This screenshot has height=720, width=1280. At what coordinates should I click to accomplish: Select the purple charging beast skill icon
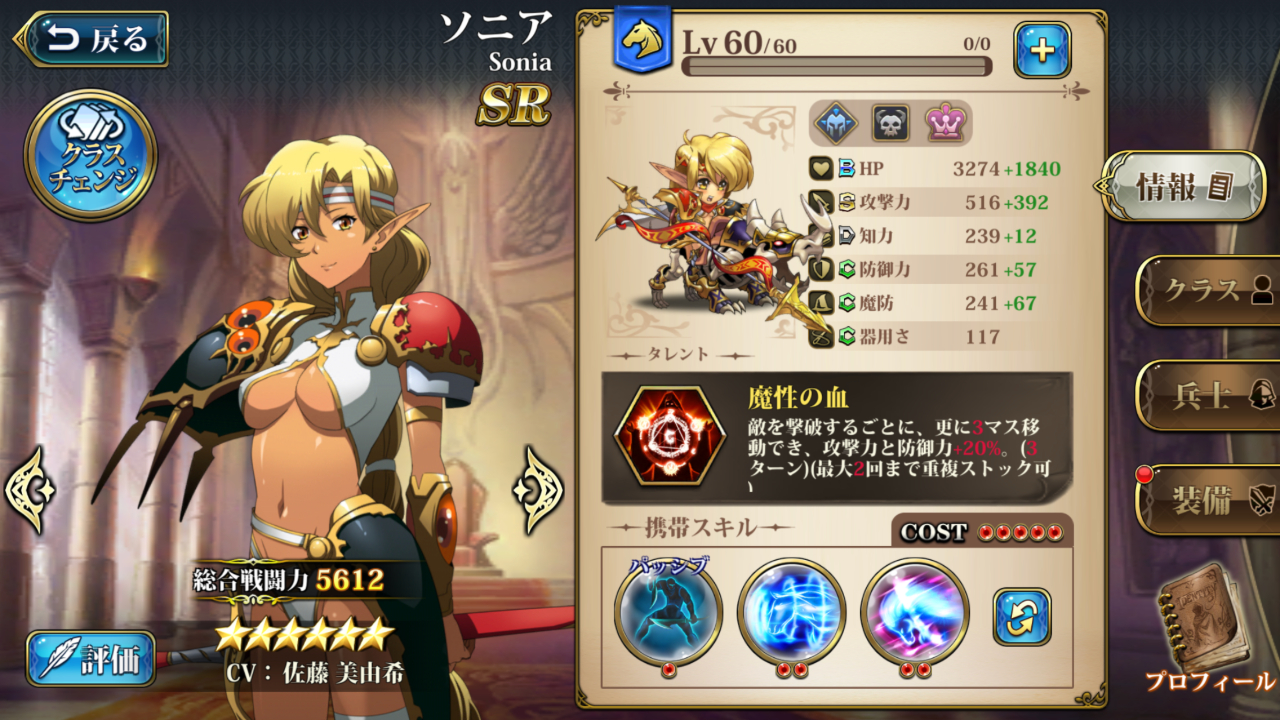click(x=914, y=612)
